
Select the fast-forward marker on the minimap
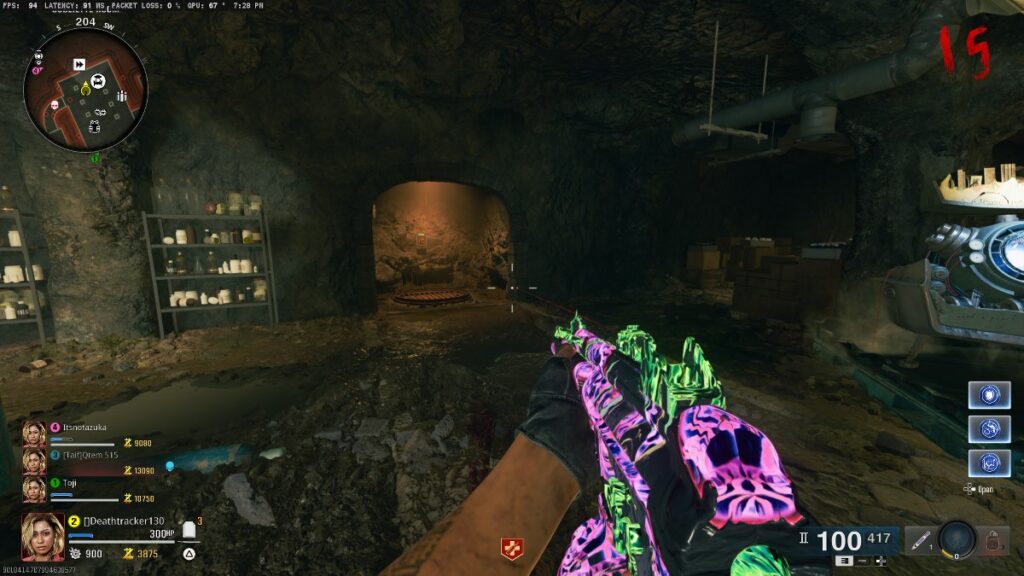79,65
